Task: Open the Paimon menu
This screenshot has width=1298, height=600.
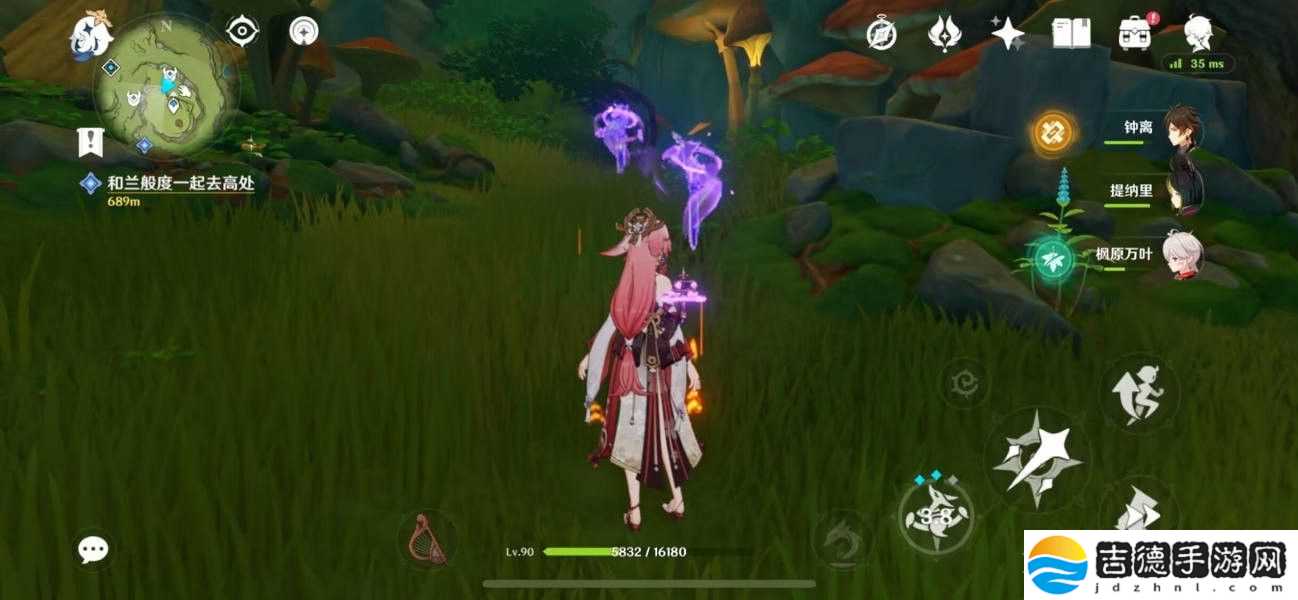Action: tap(90, 35)
